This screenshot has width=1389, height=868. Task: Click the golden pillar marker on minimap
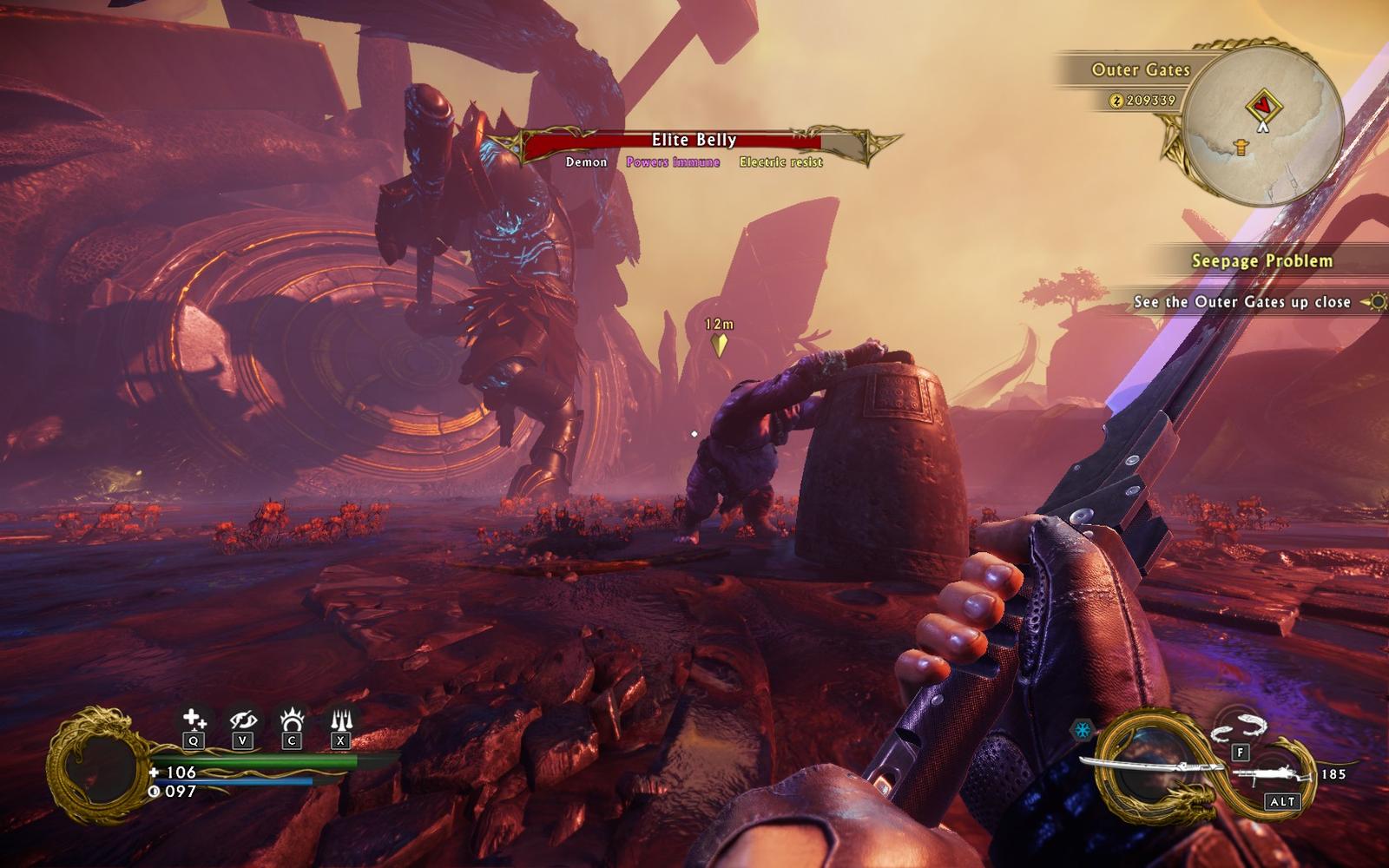point(1242,148)
